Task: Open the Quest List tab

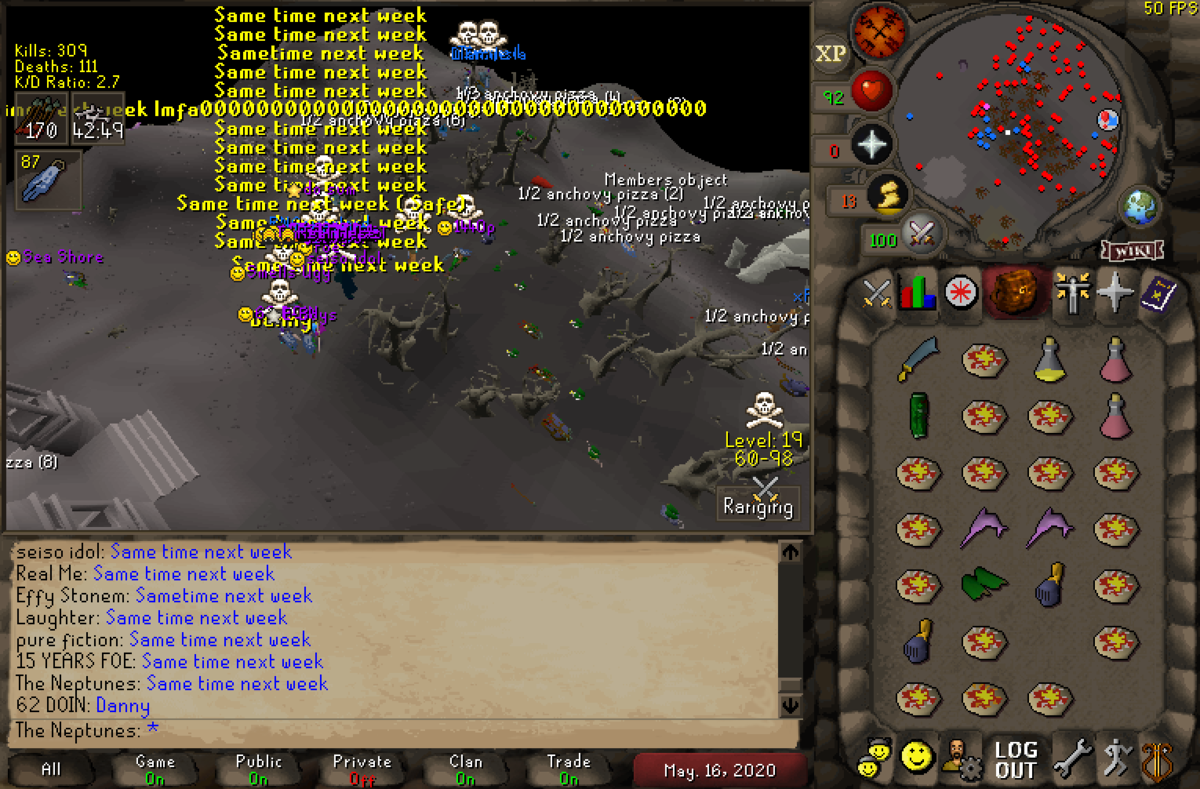Action: [x=962, y=296]
